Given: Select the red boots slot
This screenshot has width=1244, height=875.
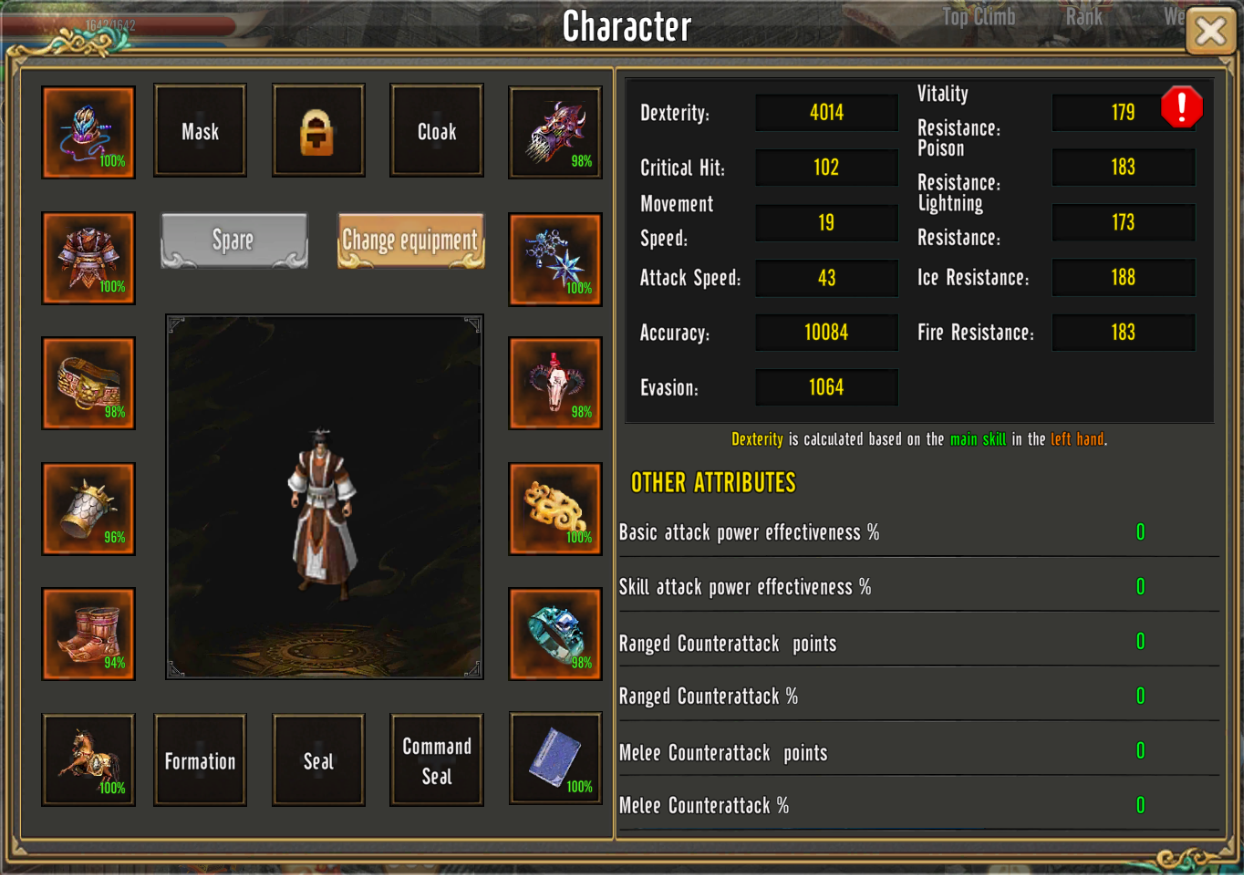Looking at the screenshot, I should coord(88,633).
